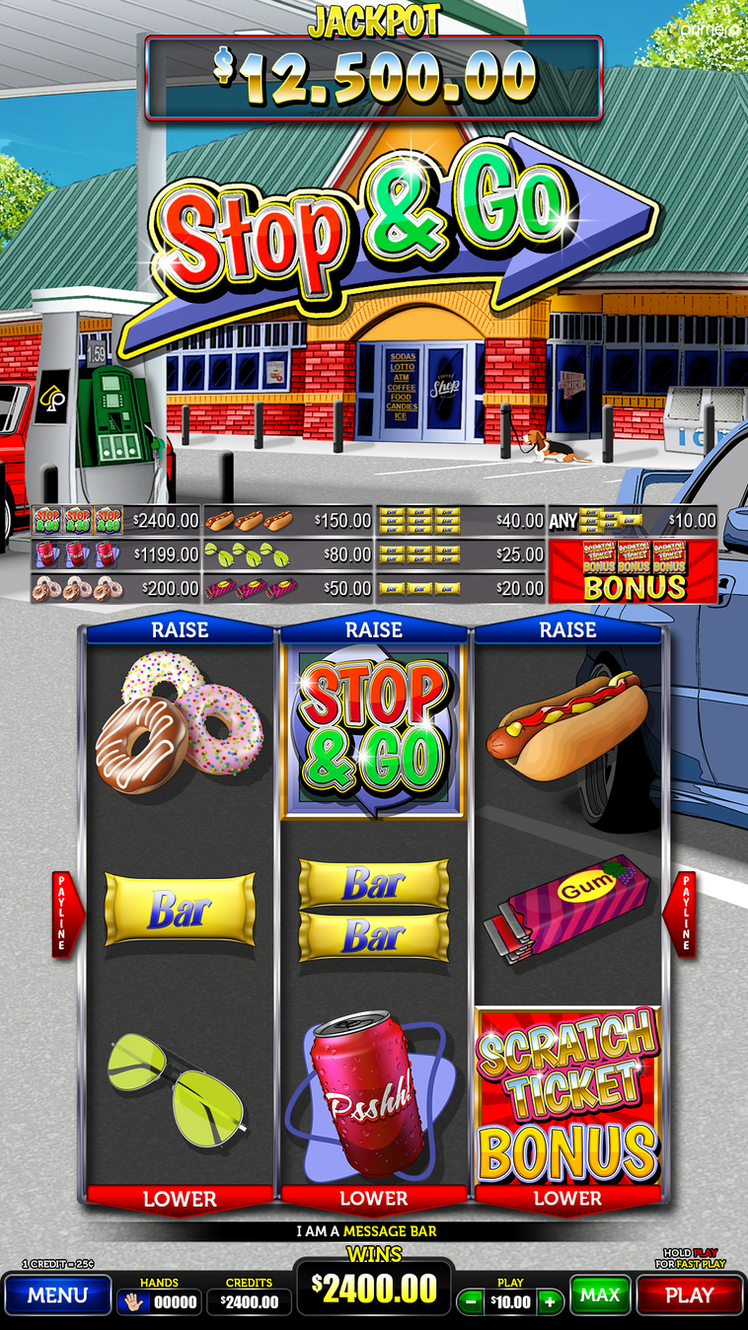
Task: Click LOWER under the sunglasses reel
Action: (x=180, y=1198)
